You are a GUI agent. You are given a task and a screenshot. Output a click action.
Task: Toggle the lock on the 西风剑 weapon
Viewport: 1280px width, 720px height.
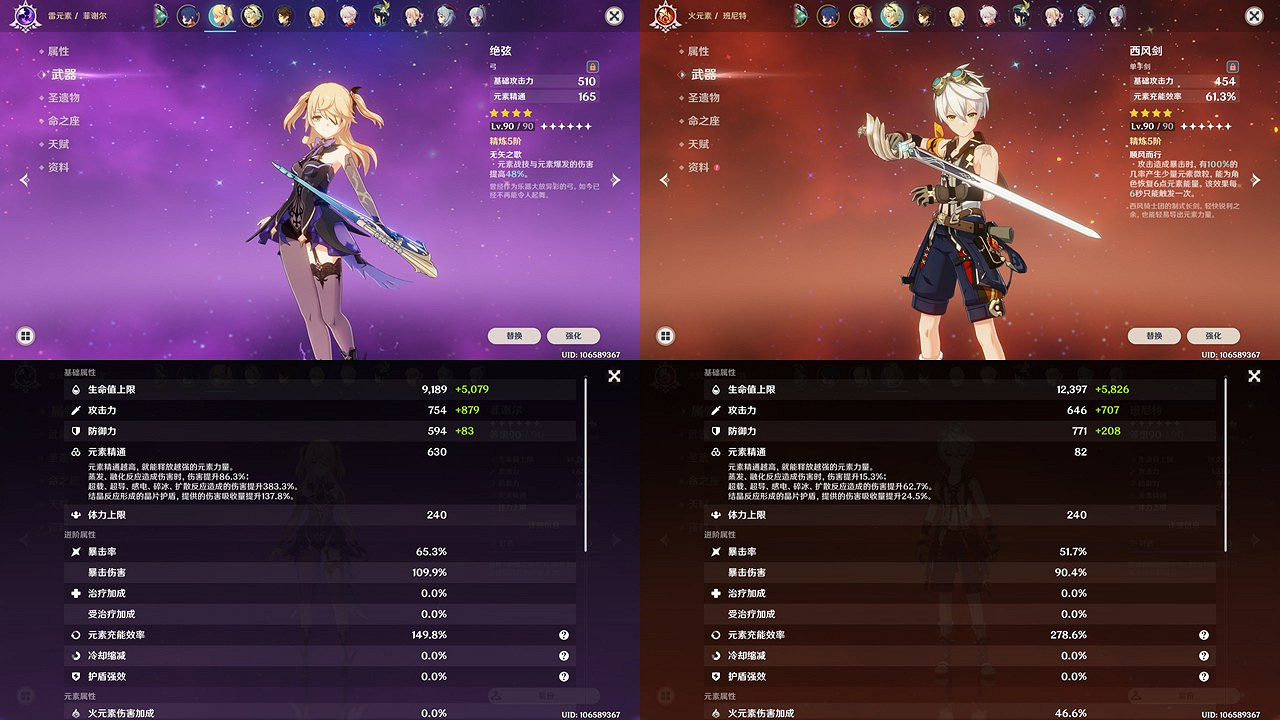(x=1233, y=67)
